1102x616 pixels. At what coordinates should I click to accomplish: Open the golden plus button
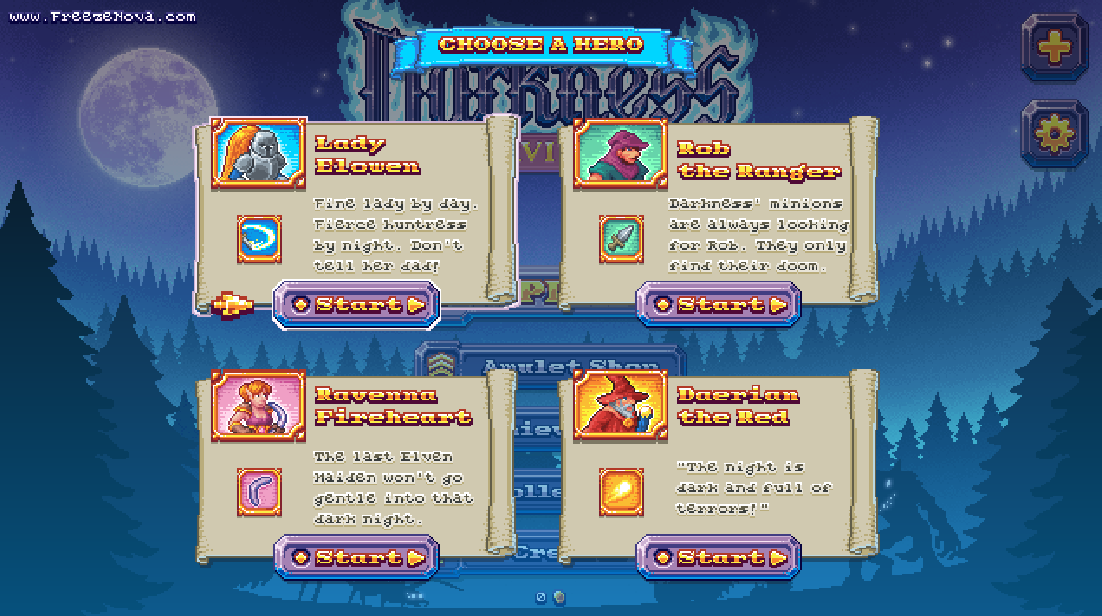pyautogui.click(x=1053, y=47)
